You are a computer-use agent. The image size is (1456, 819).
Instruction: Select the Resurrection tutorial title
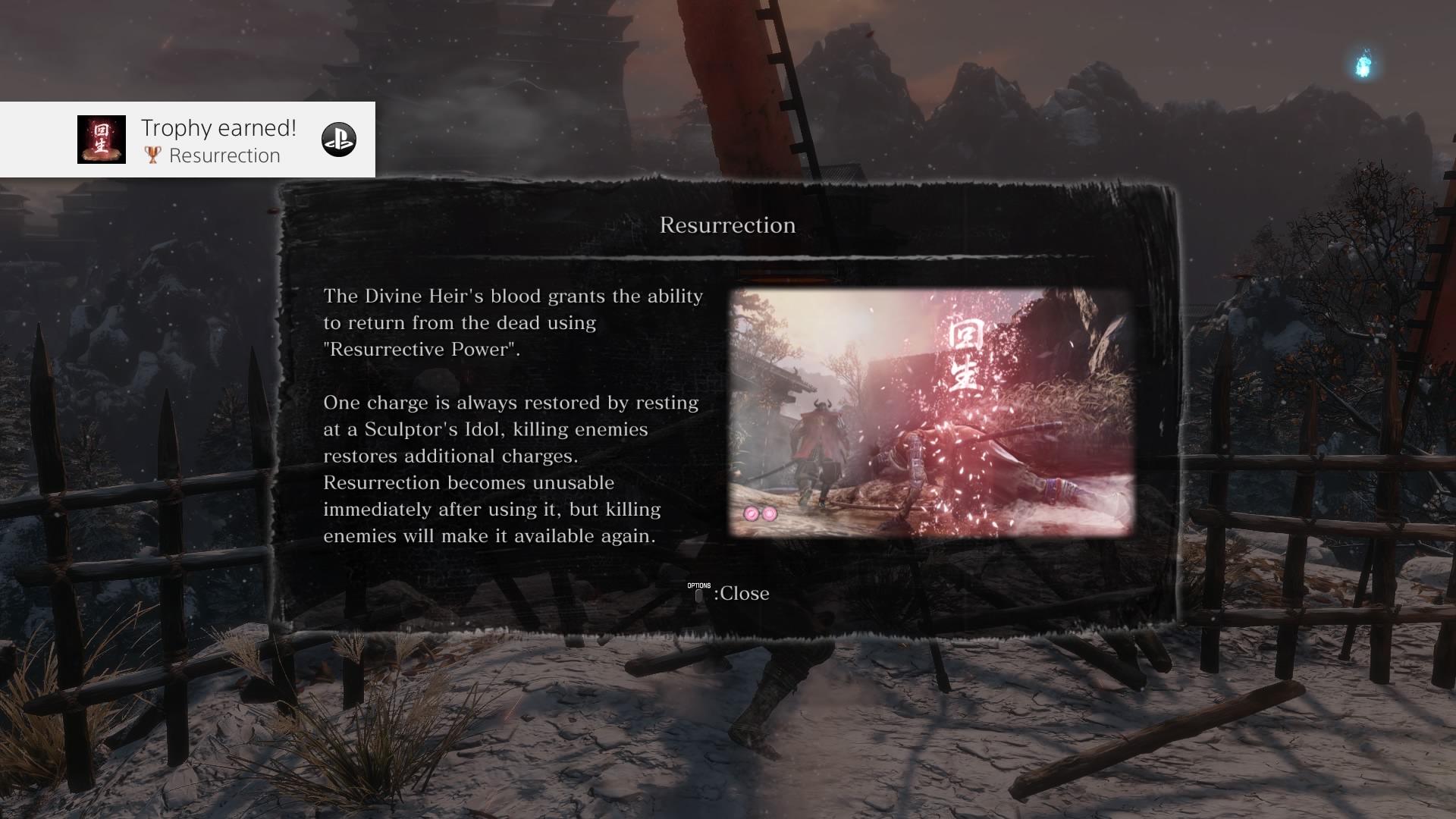coord(727,224)
